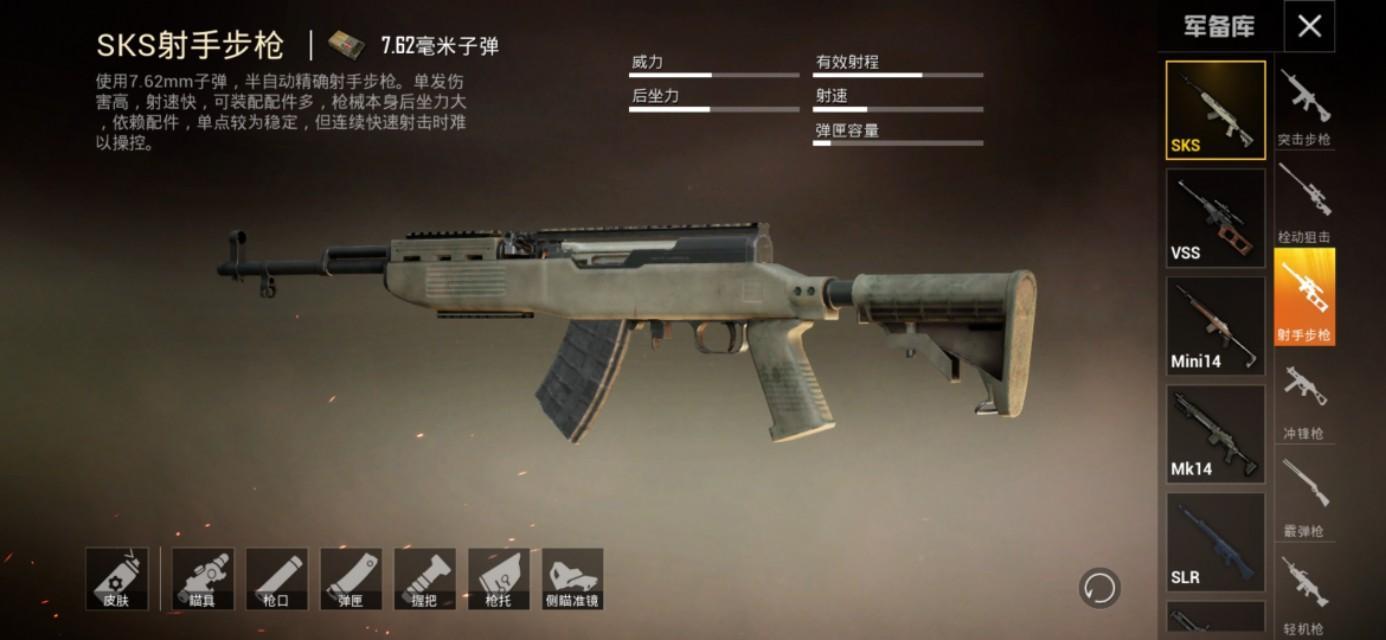Open the skin (皮肤) spray-can option
Screen dimensions: 1386x640
pos(117,579)
